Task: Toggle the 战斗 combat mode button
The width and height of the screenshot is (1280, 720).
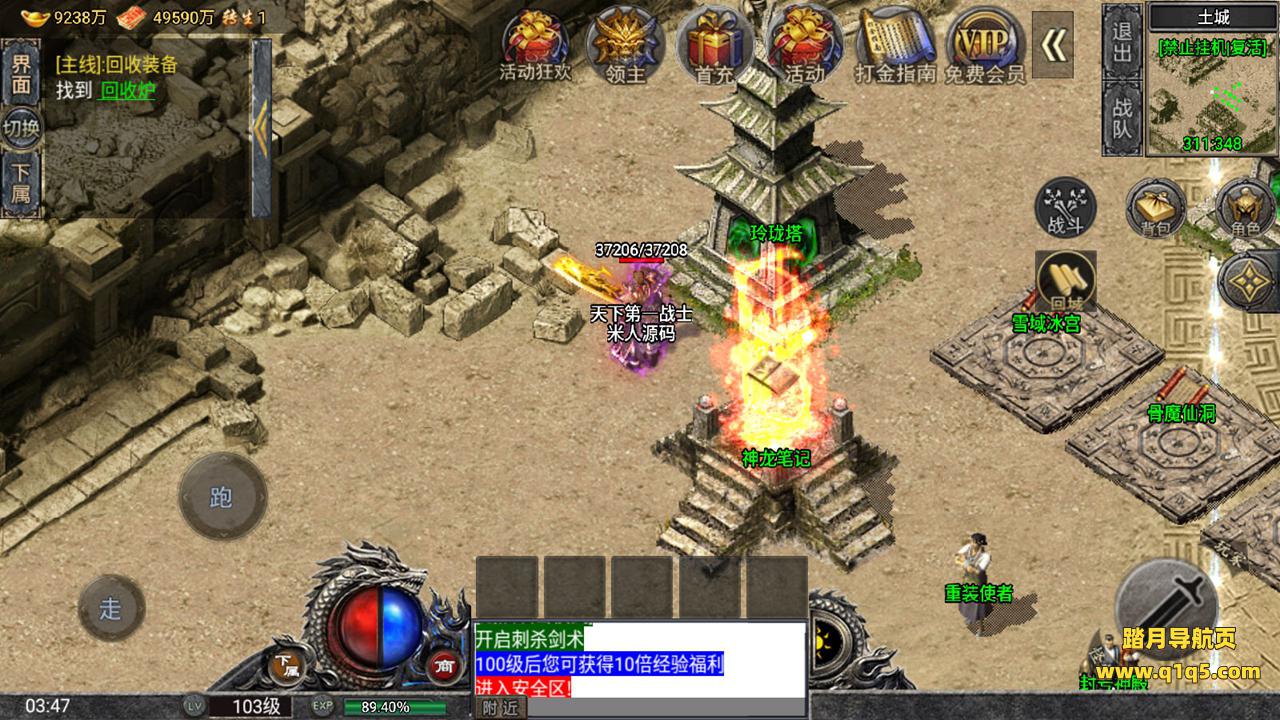Action: coord(1065,207)
